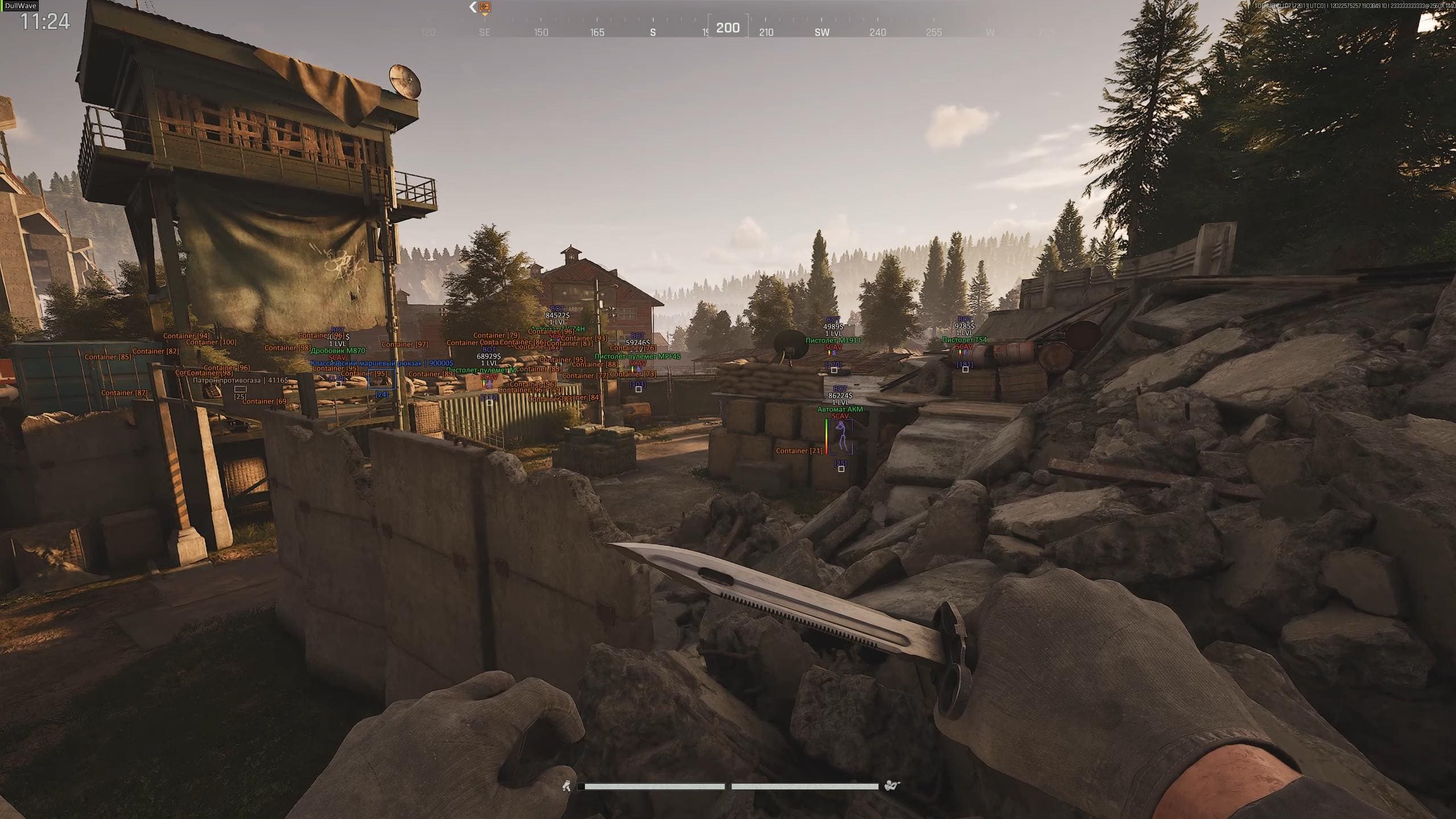
Task: Select the legs stamina icon
Action: 566,786
